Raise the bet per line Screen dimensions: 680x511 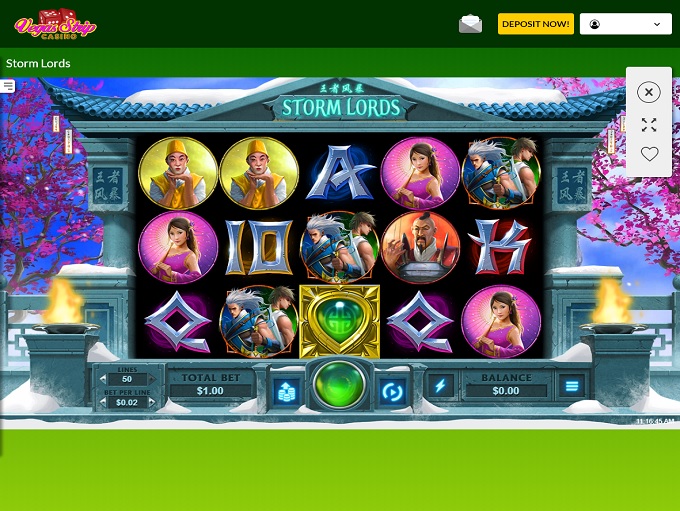point(151,402)
